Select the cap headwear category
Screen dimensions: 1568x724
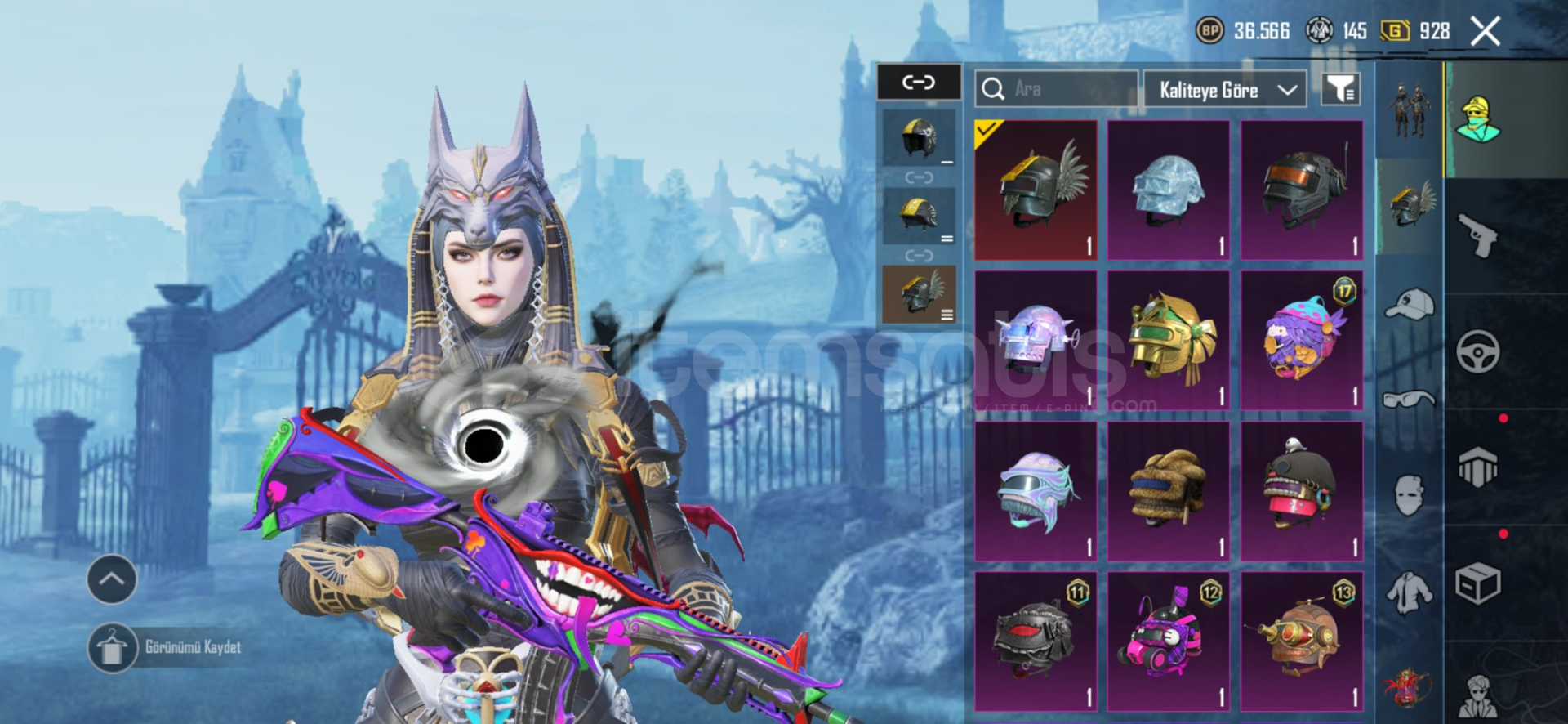click(1410, 304)
